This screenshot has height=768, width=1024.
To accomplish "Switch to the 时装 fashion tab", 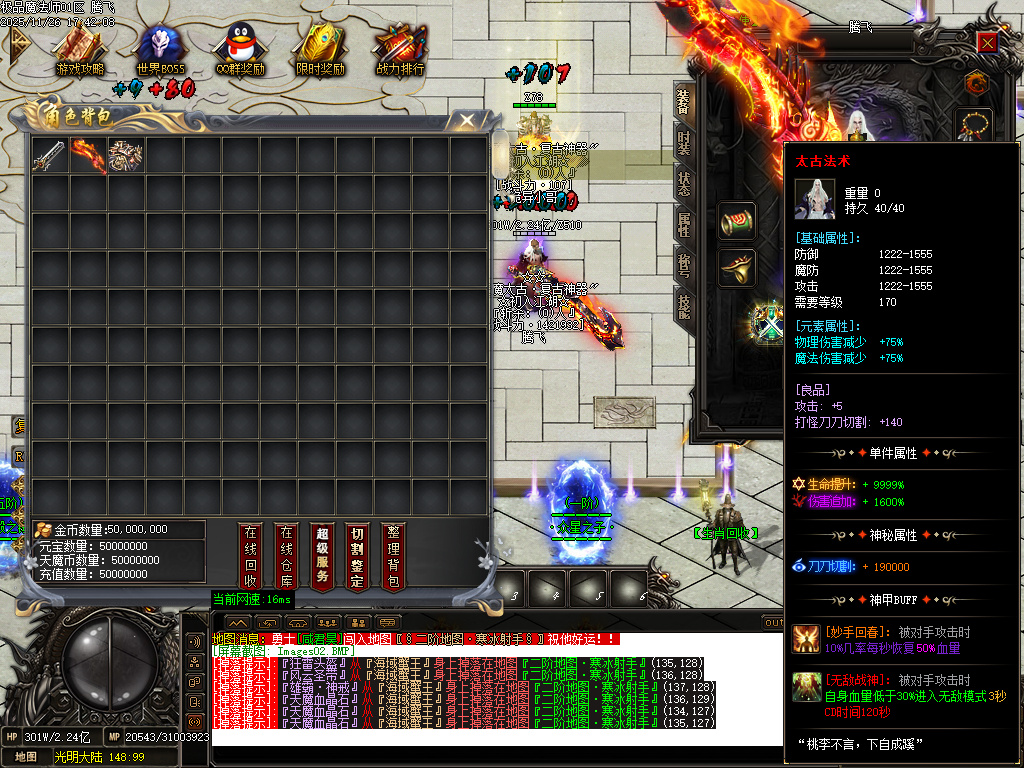I will 684,142.
